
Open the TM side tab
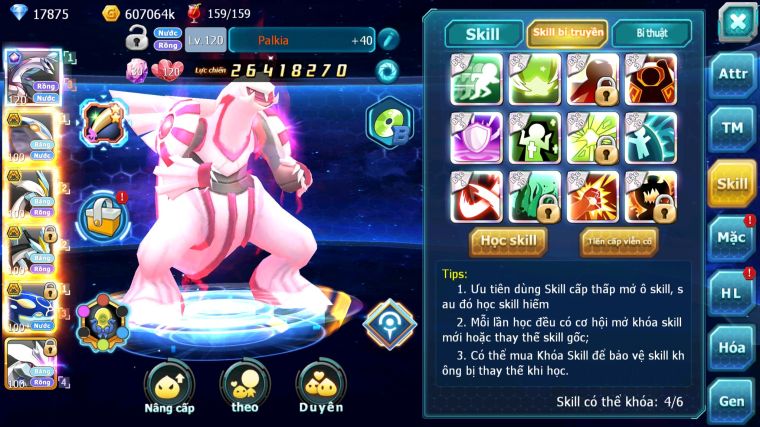tap(732, 128)
